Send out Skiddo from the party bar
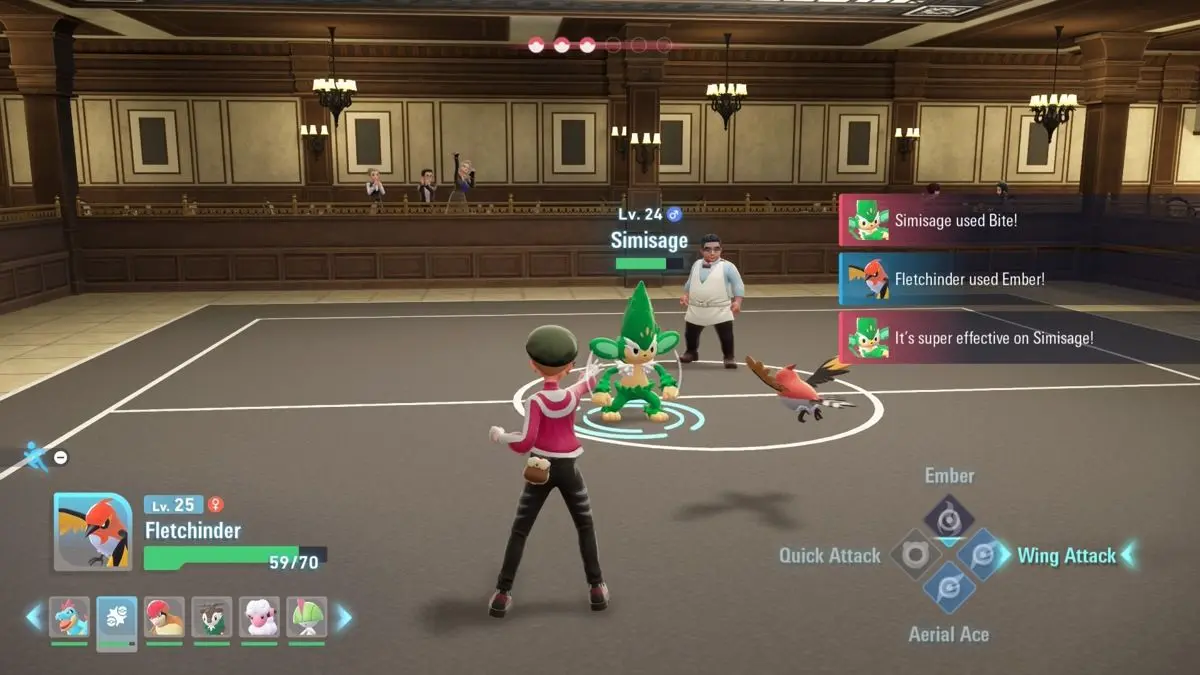Image resolution: width=1200 pixels, height=675 pixels. pos(212,618)
